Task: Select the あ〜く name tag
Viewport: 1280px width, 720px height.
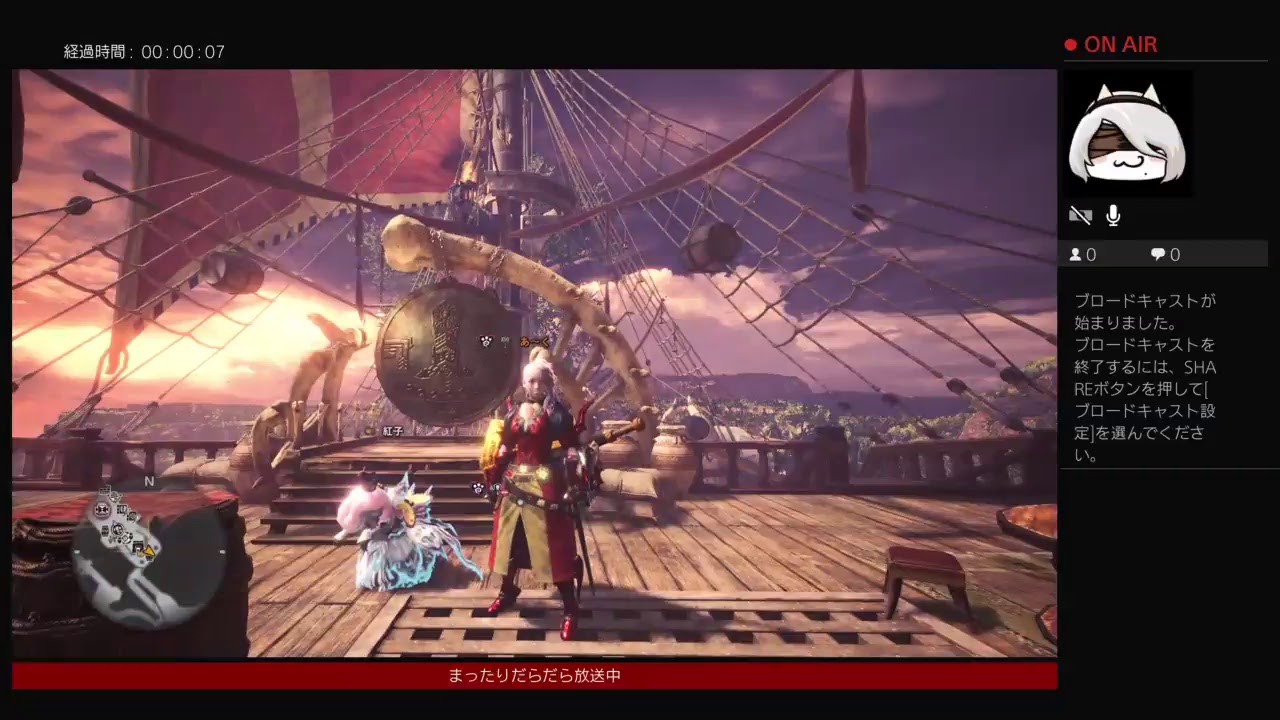Action: pyautogui.click(x=533, y=341)
